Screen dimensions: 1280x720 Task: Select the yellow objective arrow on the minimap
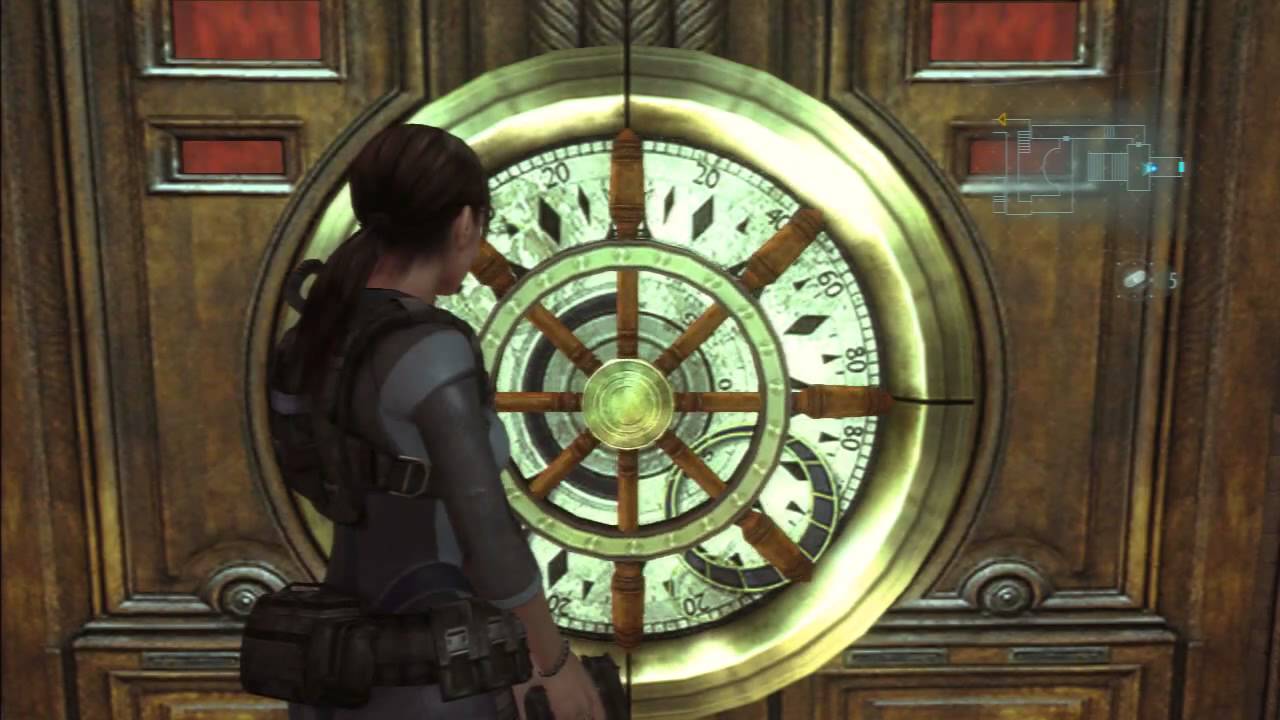pos(1002,119)
